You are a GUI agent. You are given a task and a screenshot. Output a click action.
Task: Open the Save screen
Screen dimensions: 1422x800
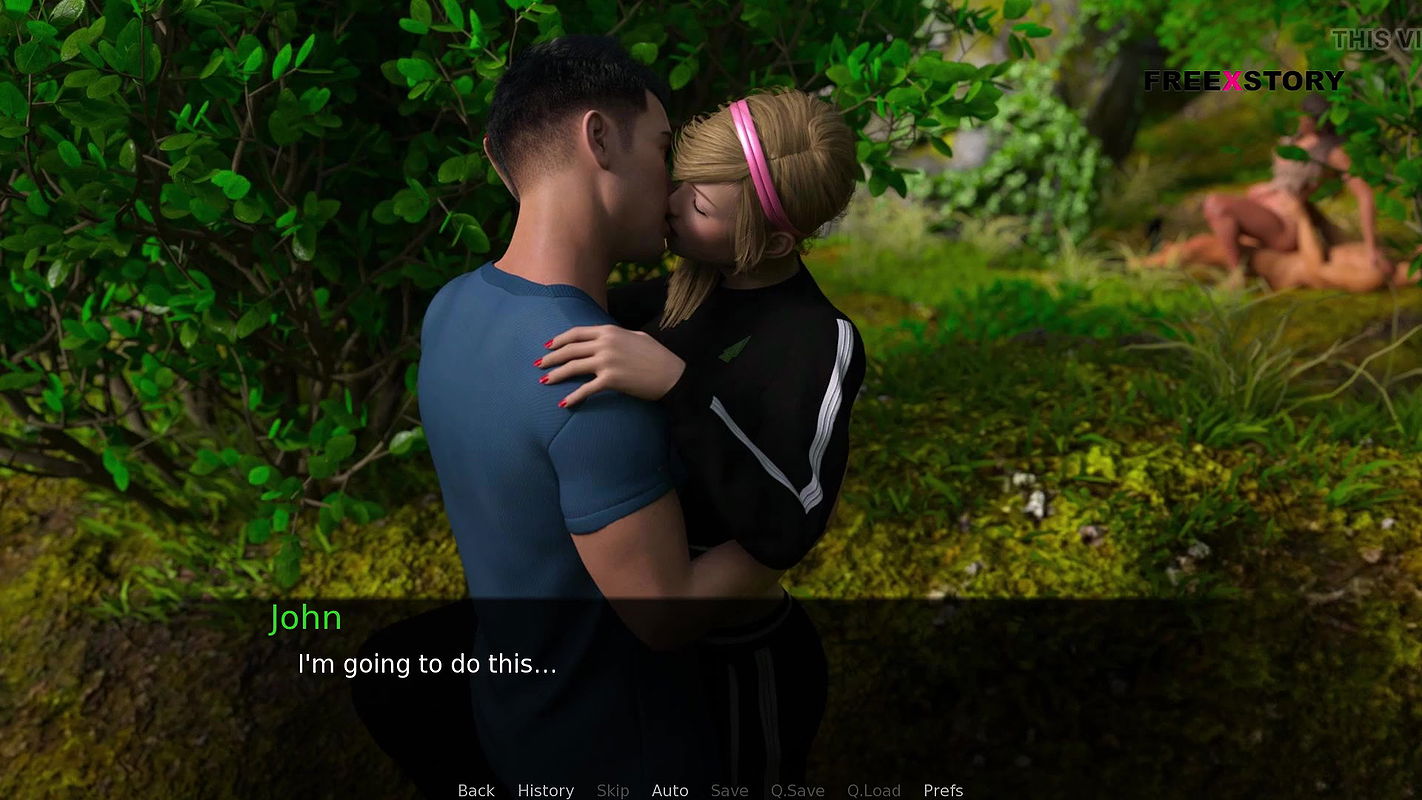[x=729, y=790]
